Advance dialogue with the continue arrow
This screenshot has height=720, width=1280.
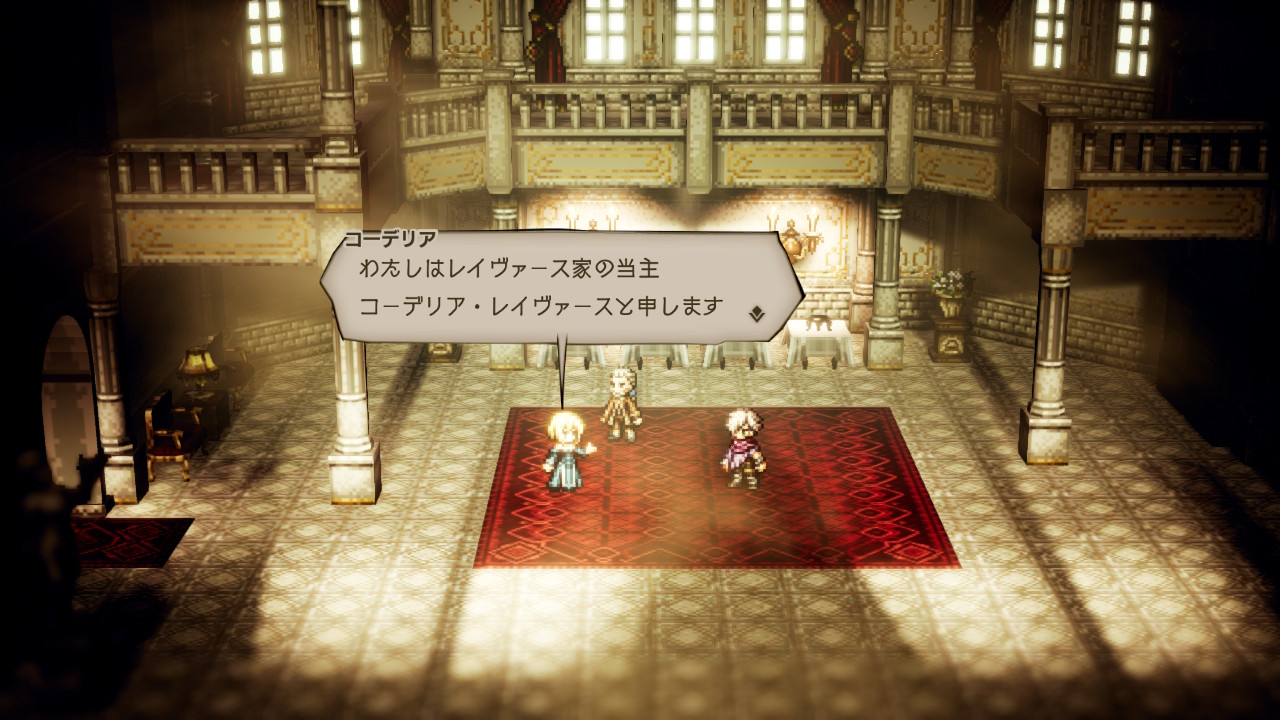click(x=757, y=313)
